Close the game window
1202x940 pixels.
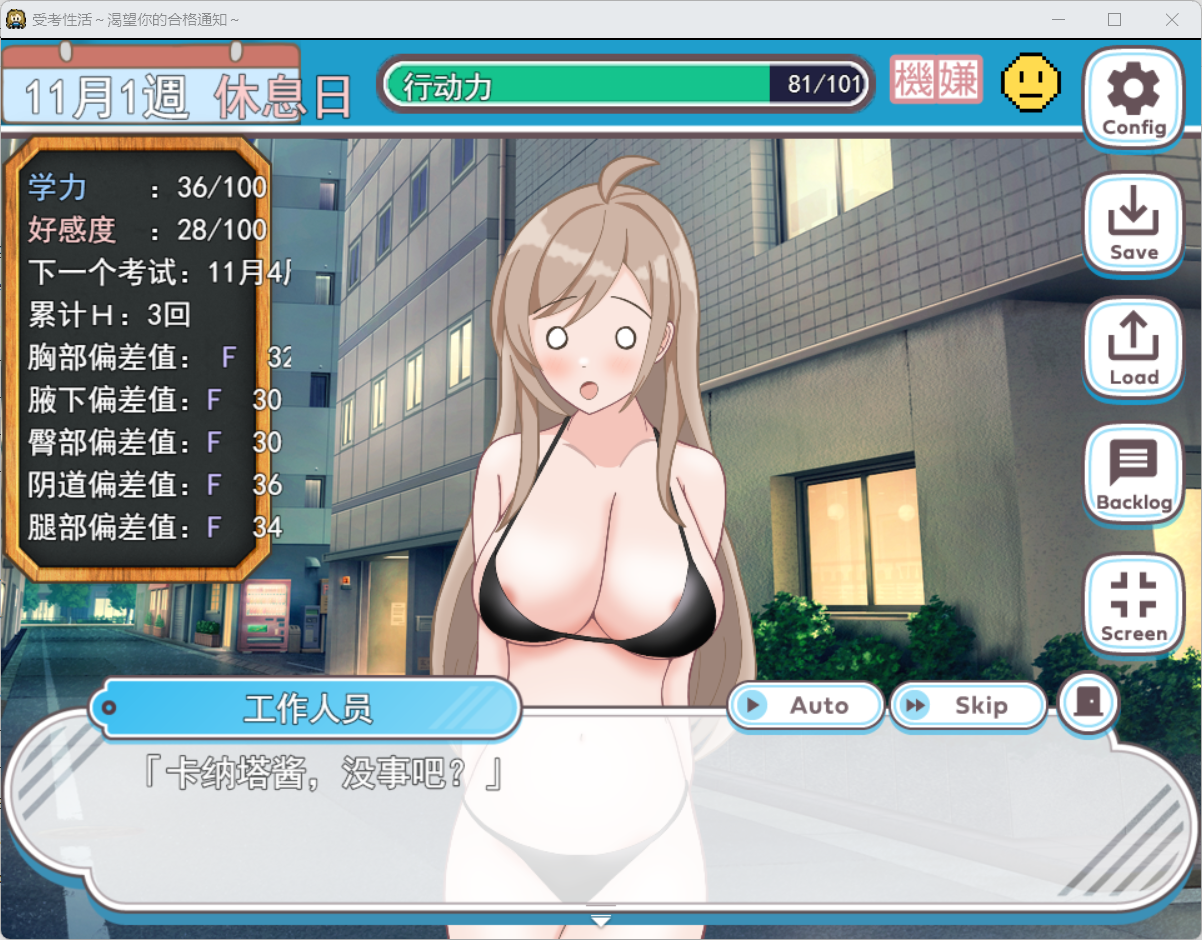[1172, 20]
